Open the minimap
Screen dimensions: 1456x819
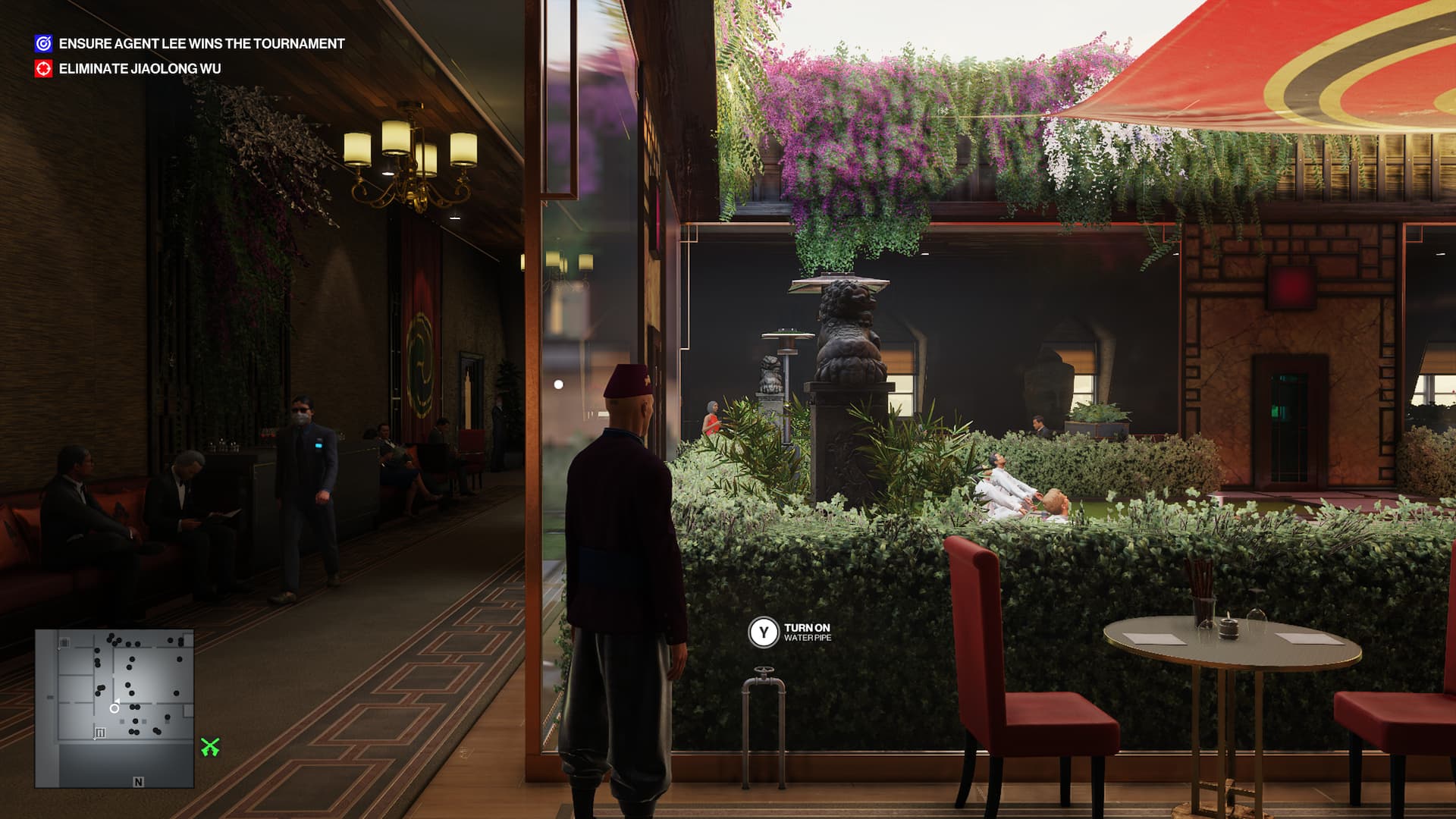click(115, 708)
